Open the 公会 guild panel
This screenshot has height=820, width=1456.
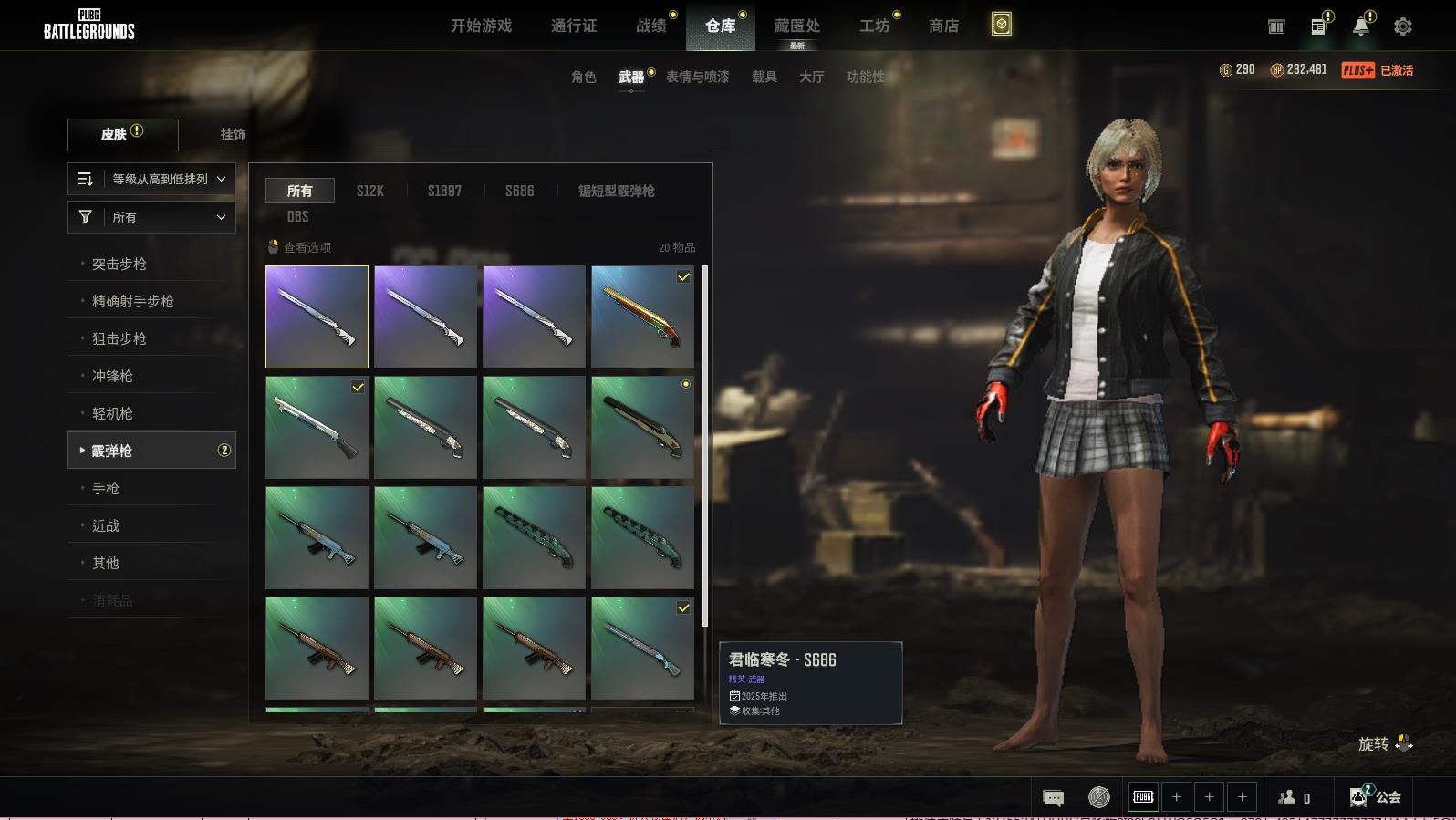[x=1376, y=797]
